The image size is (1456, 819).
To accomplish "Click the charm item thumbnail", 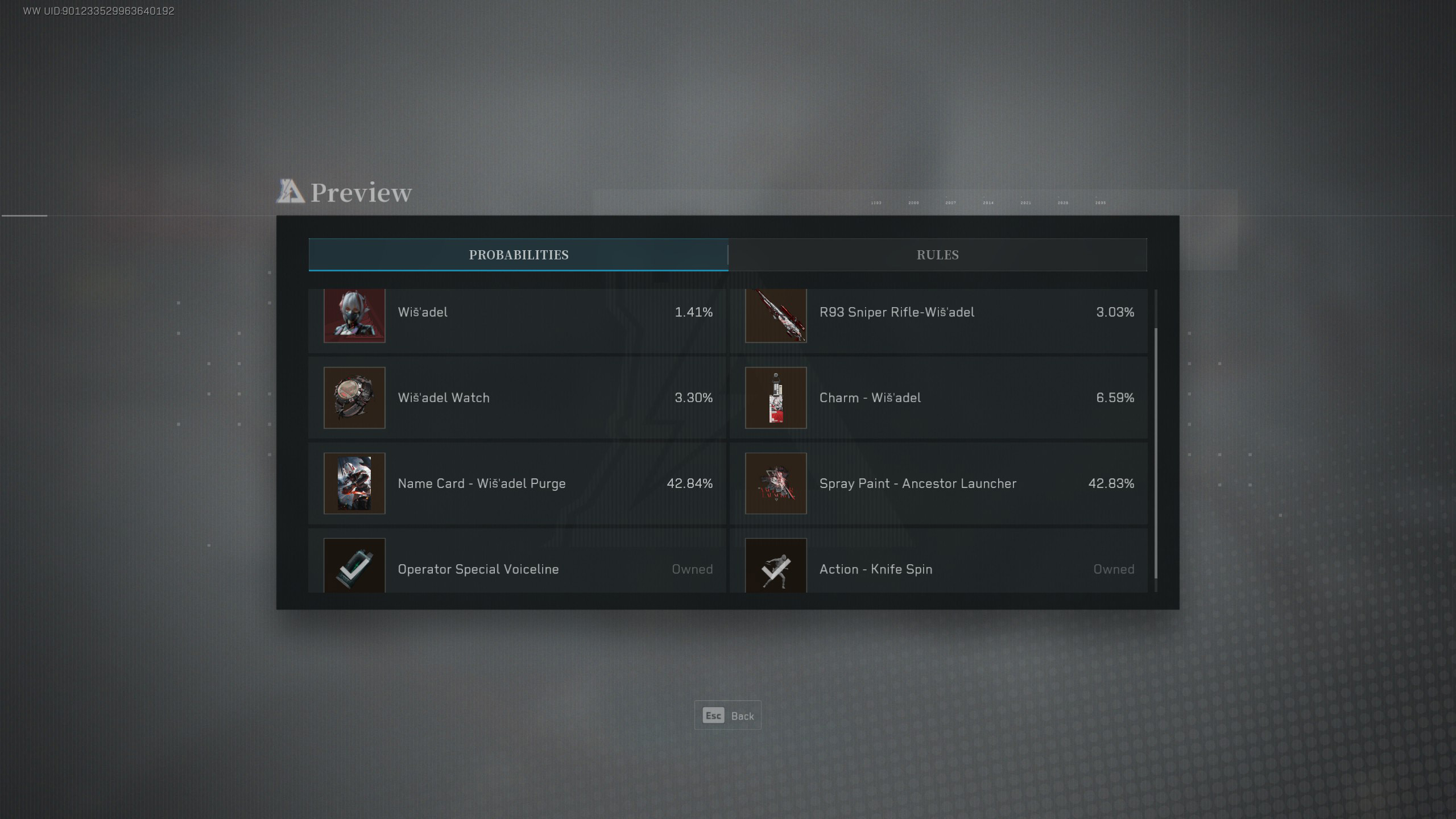I will [776, 398].
